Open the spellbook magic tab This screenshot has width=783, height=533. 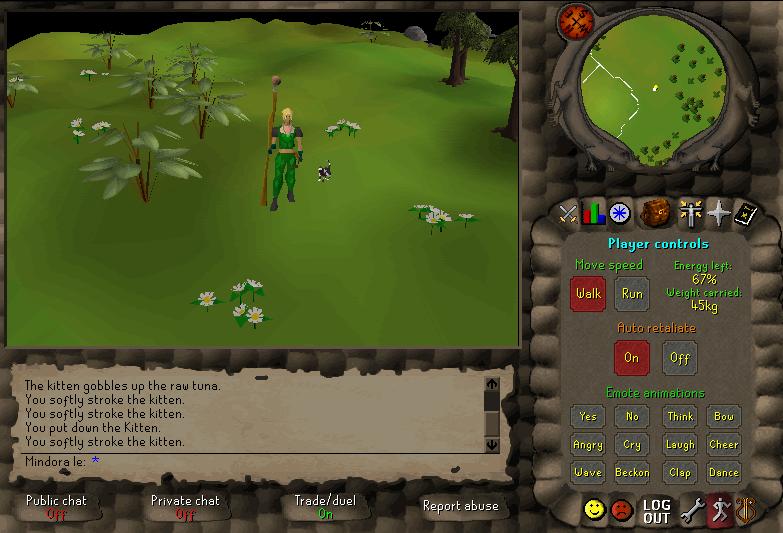point(746,213)
